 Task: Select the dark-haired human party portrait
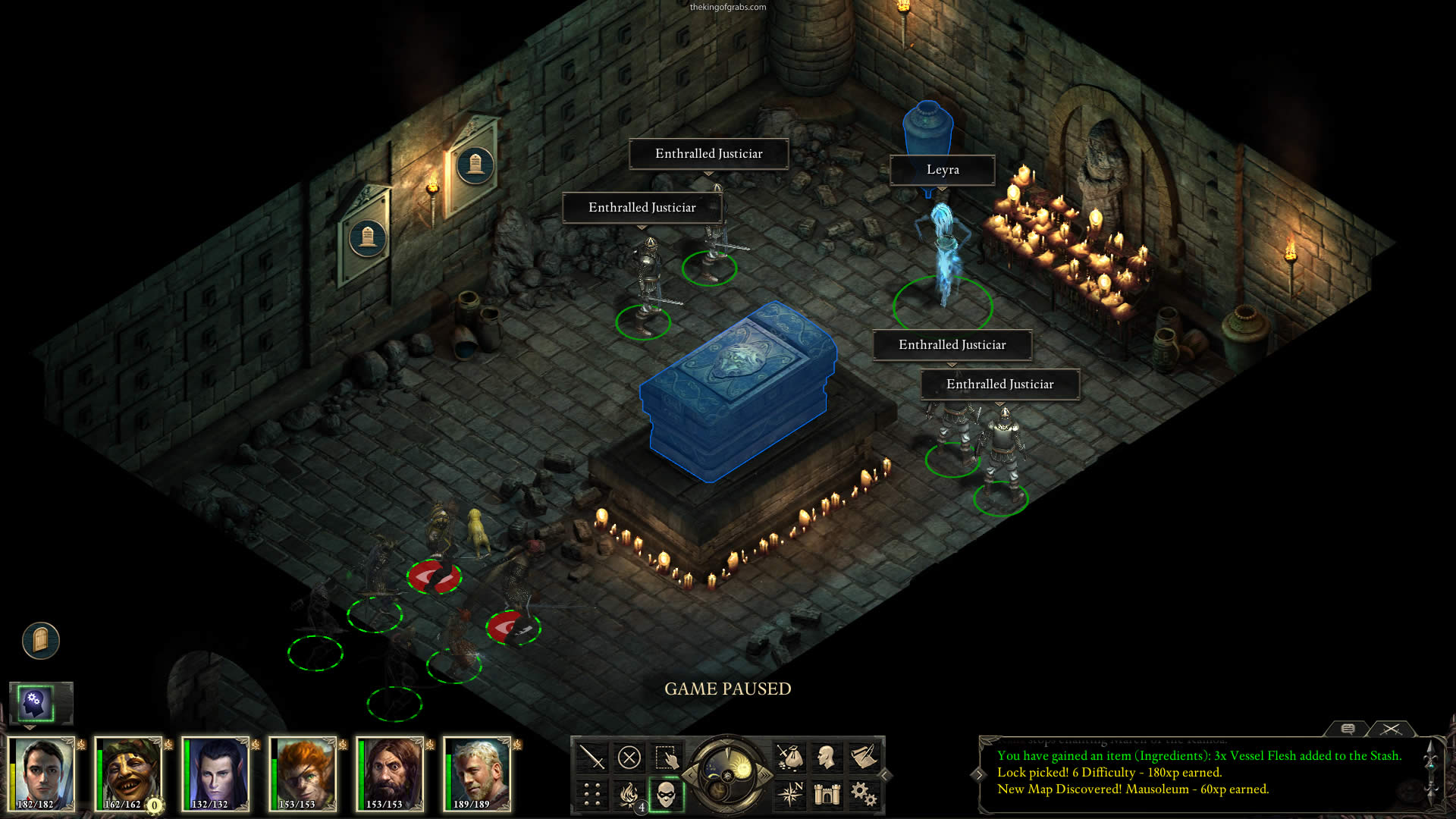tap(40, 773)
